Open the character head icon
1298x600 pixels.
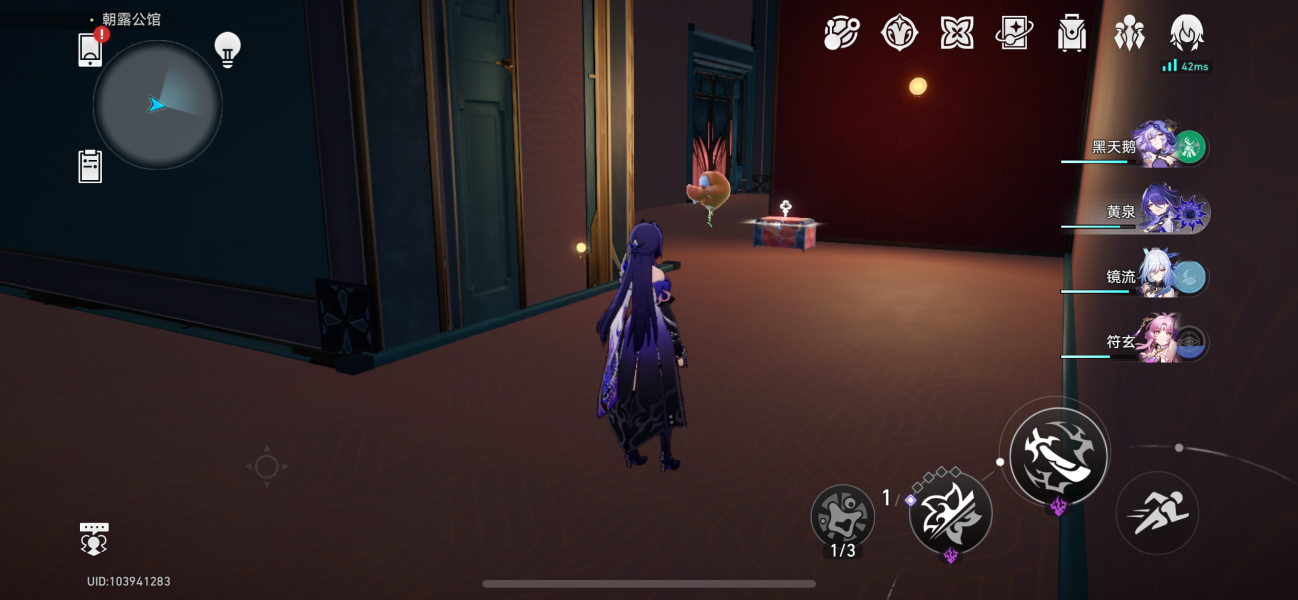point(1187,33)
